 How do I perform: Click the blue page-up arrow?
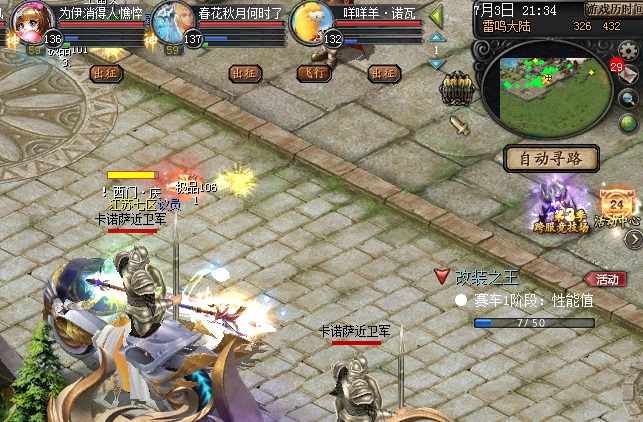pyautogui.click(x=436, y=37)
